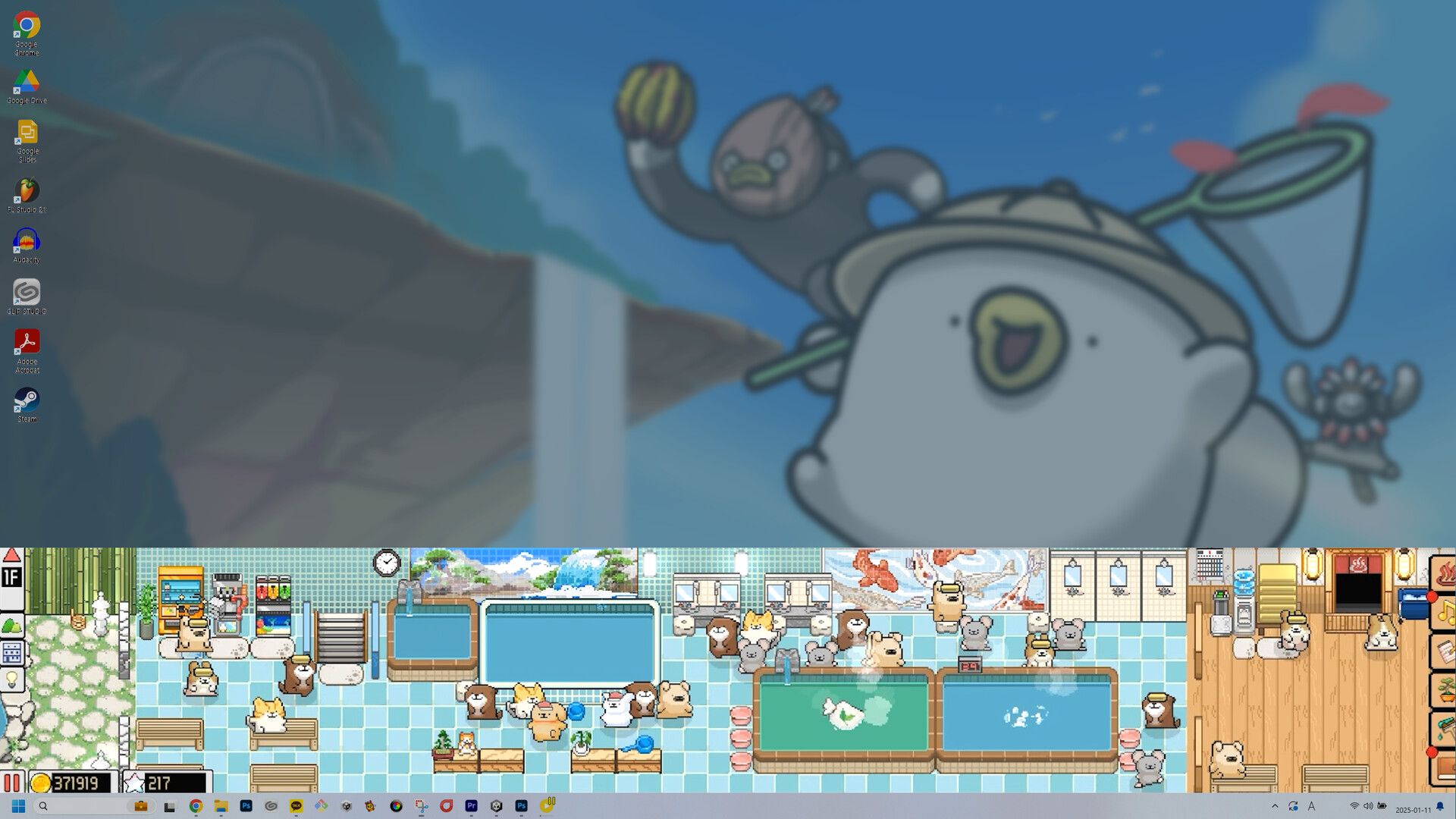Viewport: 1456px width, 819px height.
Task: Select the green hills terrain icon
Action: tap(11, 626)
